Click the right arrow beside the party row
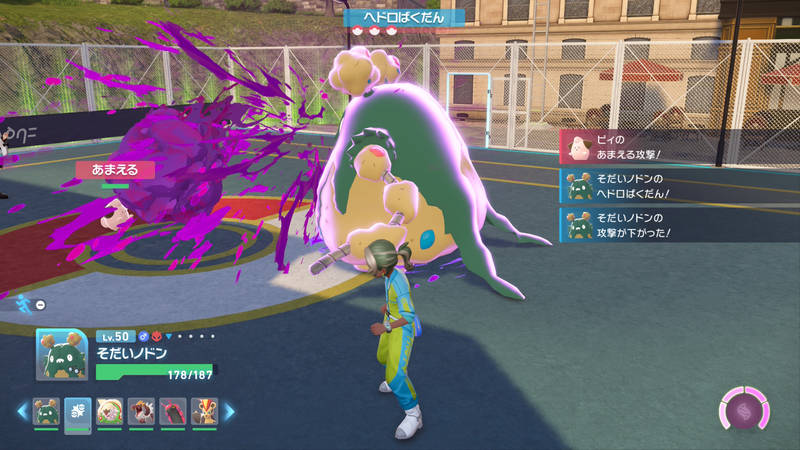The image size is (800, 450). (x=229, y=411)
